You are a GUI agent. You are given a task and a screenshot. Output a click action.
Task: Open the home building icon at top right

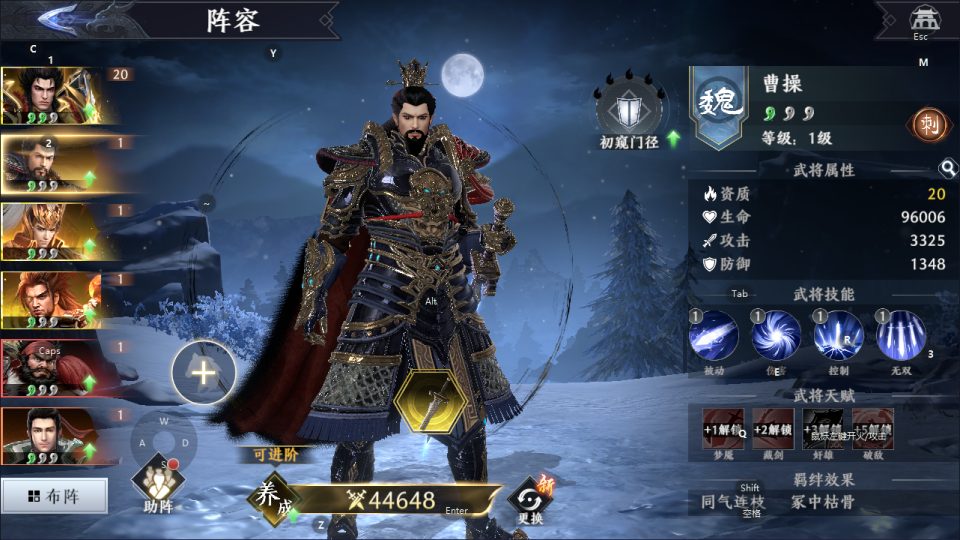tap(921, 18)
